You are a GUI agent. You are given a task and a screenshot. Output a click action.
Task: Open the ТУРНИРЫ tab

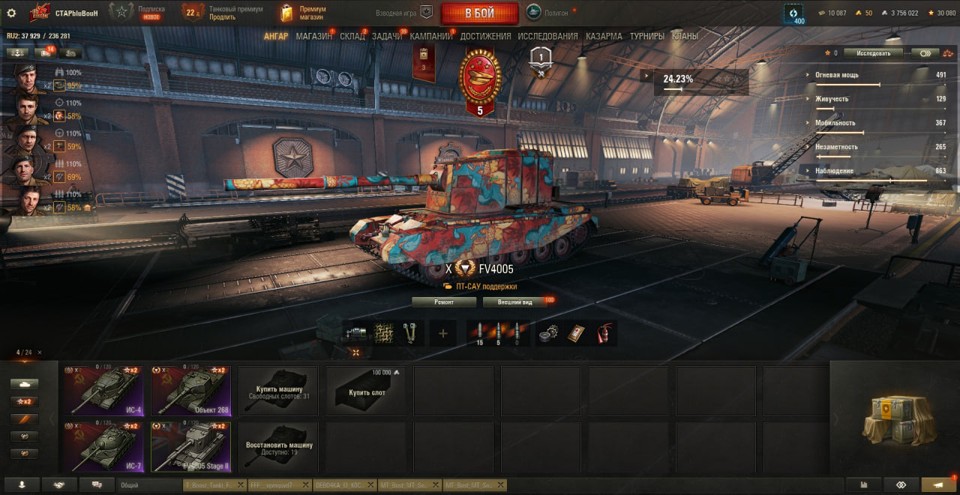(648, 36)
